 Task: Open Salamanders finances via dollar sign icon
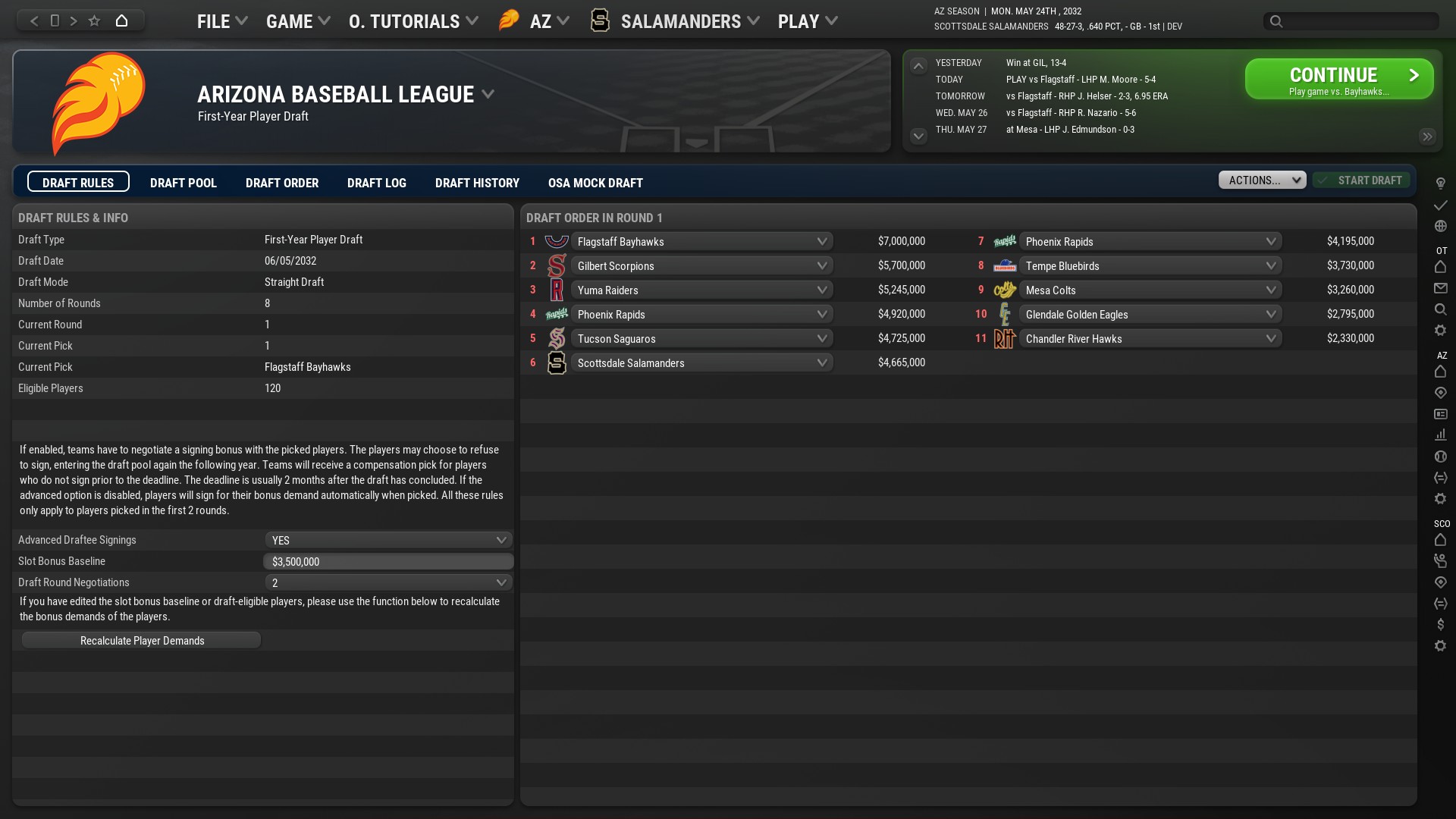coord(1440,624)
